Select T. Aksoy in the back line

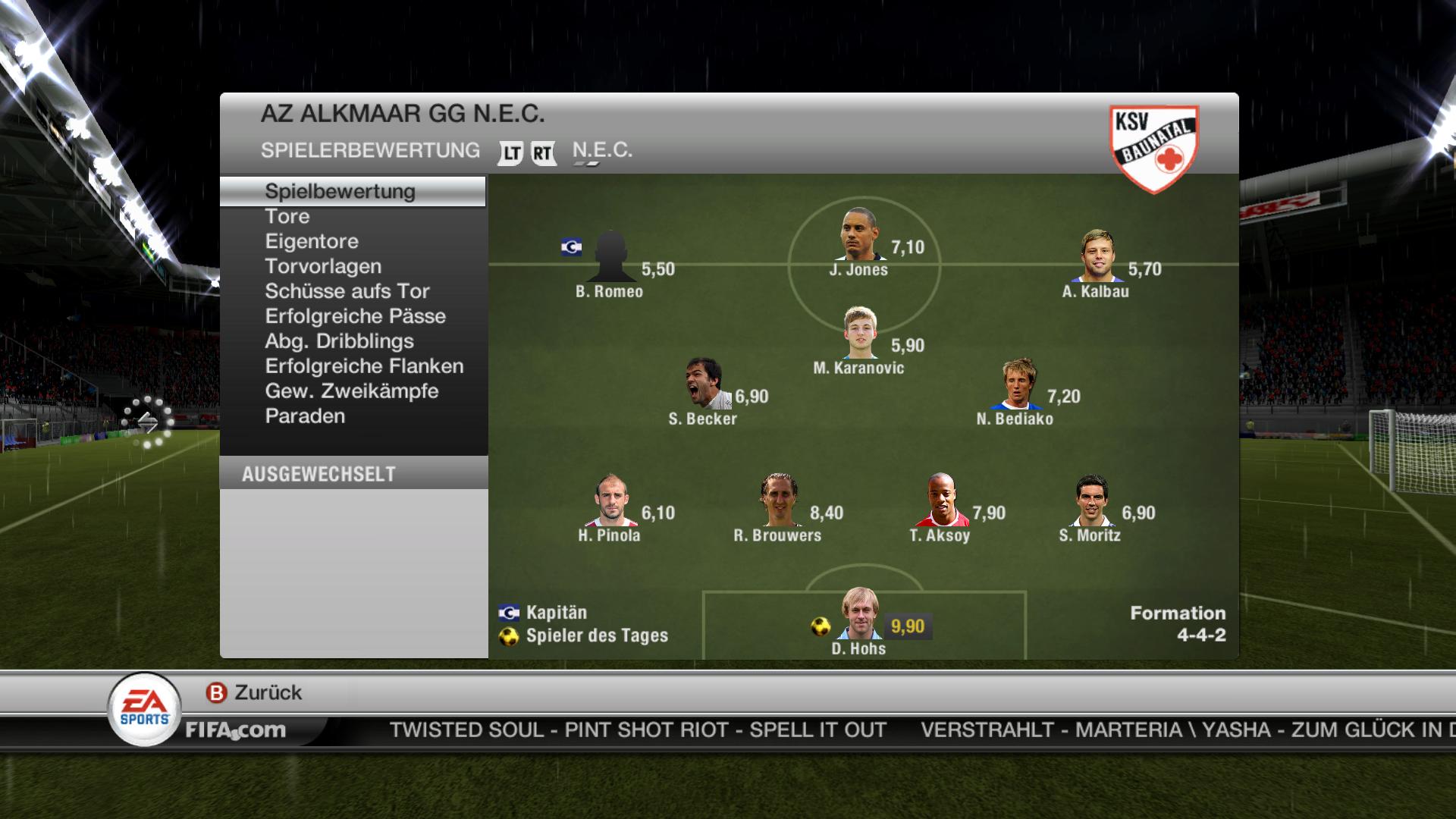click(941, 500)
